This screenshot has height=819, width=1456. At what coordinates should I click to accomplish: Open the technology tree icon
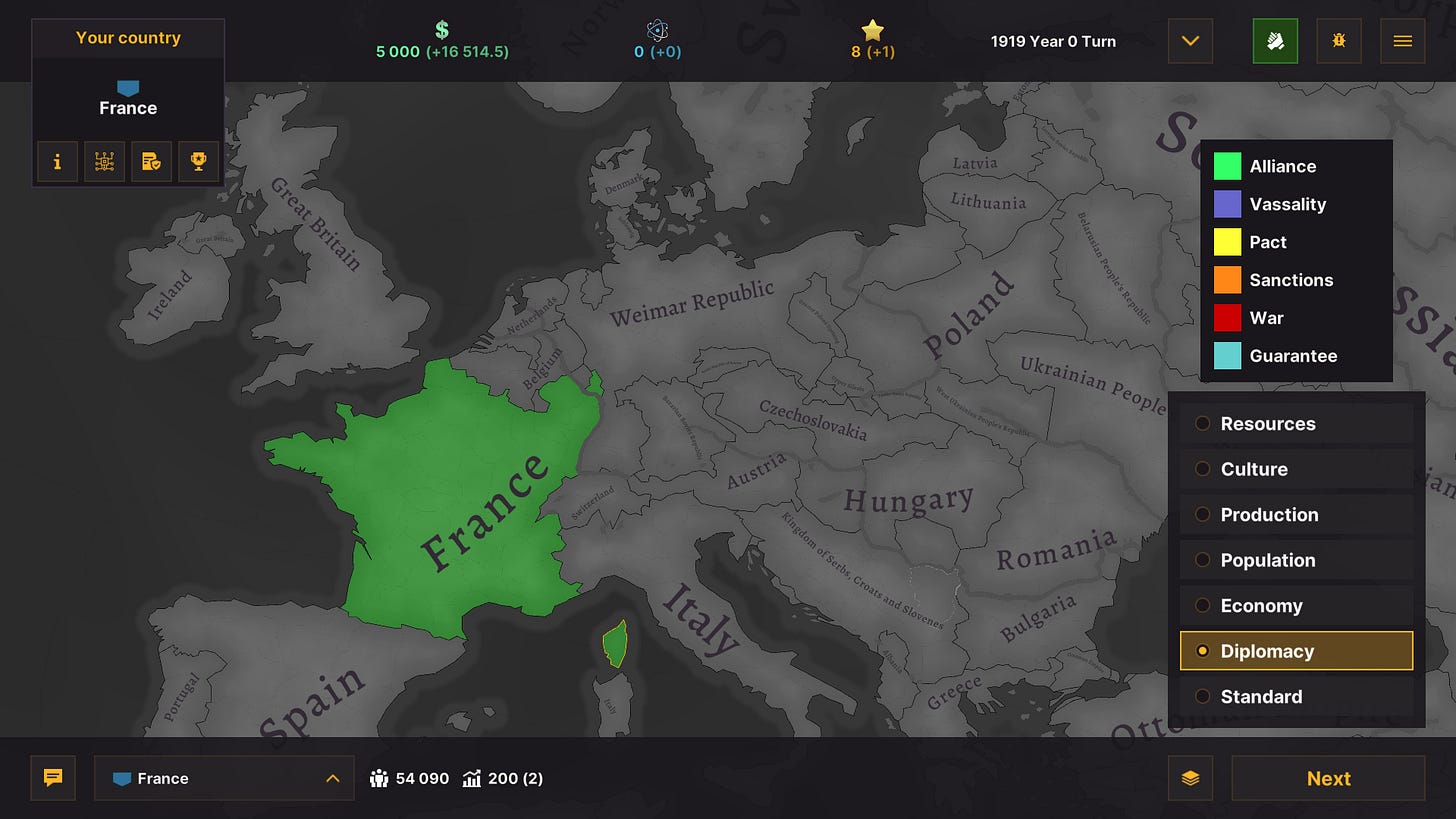click(104, 161)
